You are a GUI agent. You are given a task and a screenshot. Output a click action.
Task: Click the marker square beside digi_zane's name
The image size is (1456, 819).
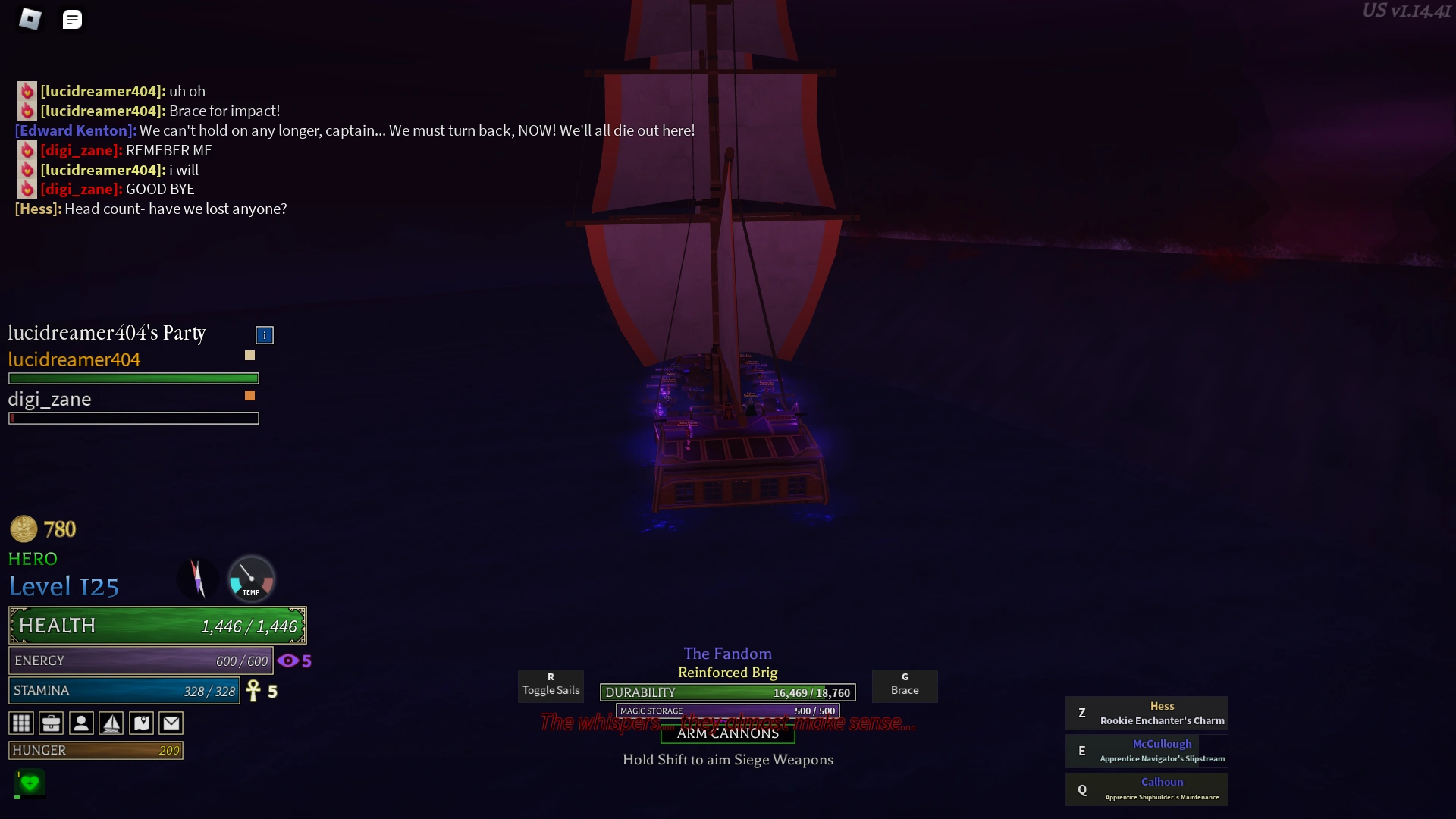tap(250, 395)
